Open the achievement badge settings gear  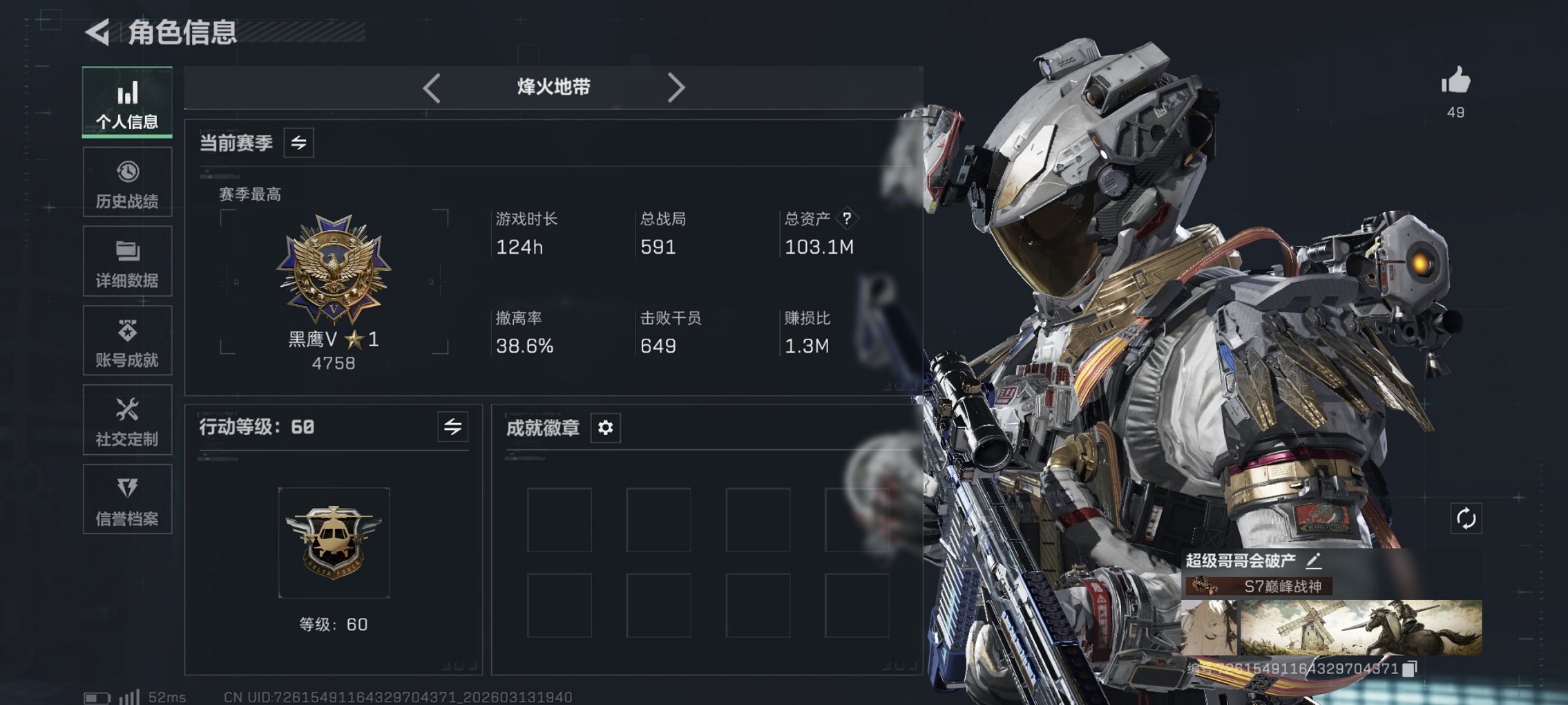click(606, 429)
